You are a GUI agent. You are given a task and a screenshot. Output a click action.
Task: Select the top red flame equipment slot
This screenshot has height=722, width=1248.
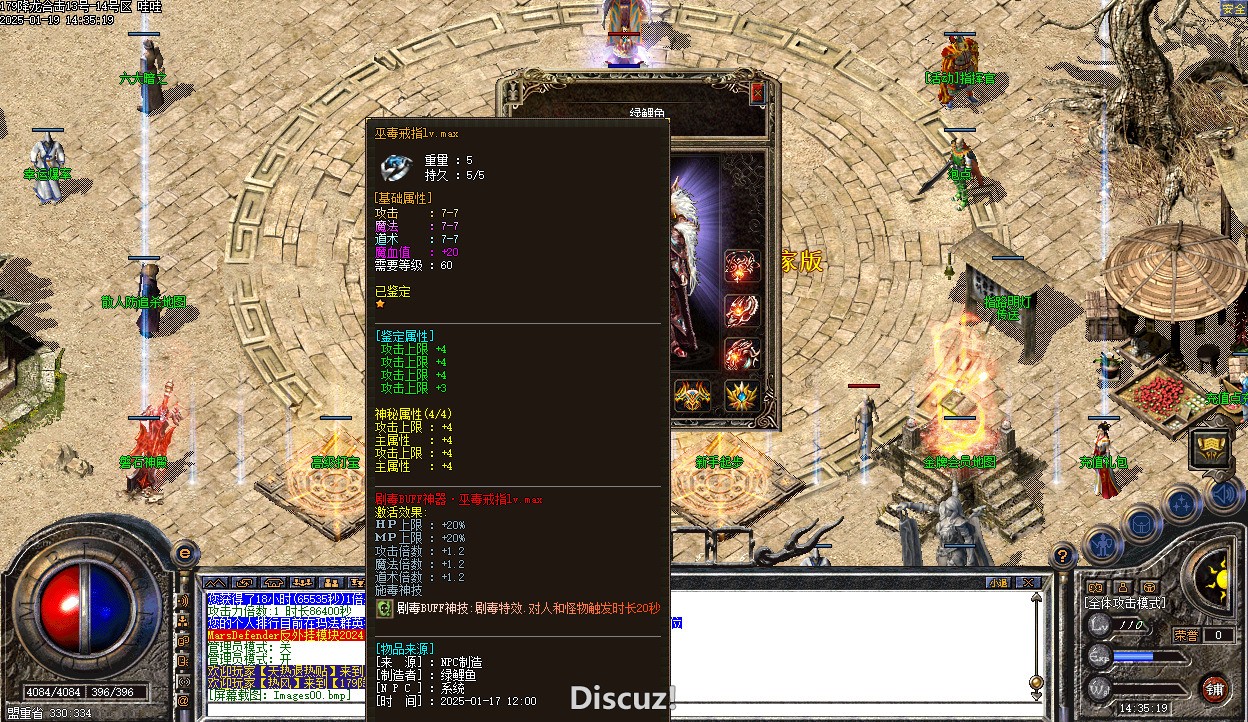[741, 267]
